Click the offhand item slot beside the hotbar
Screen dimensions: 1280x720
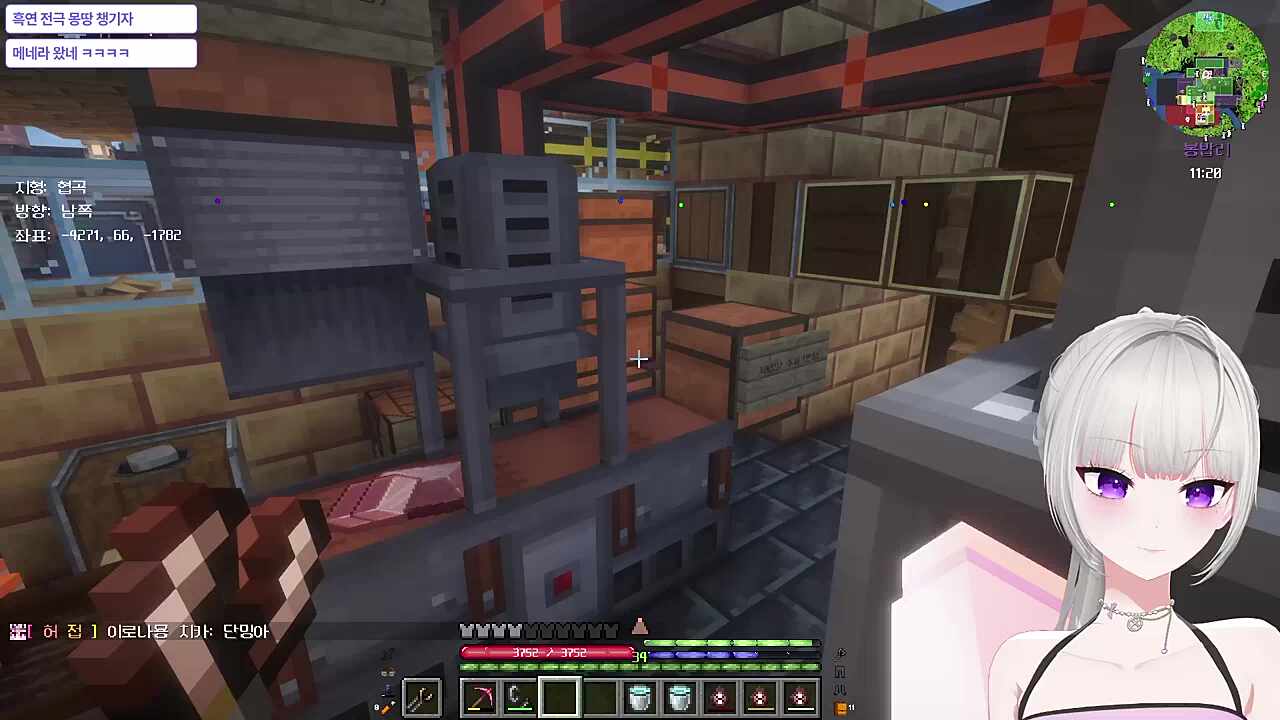click(x=421, y=697)
